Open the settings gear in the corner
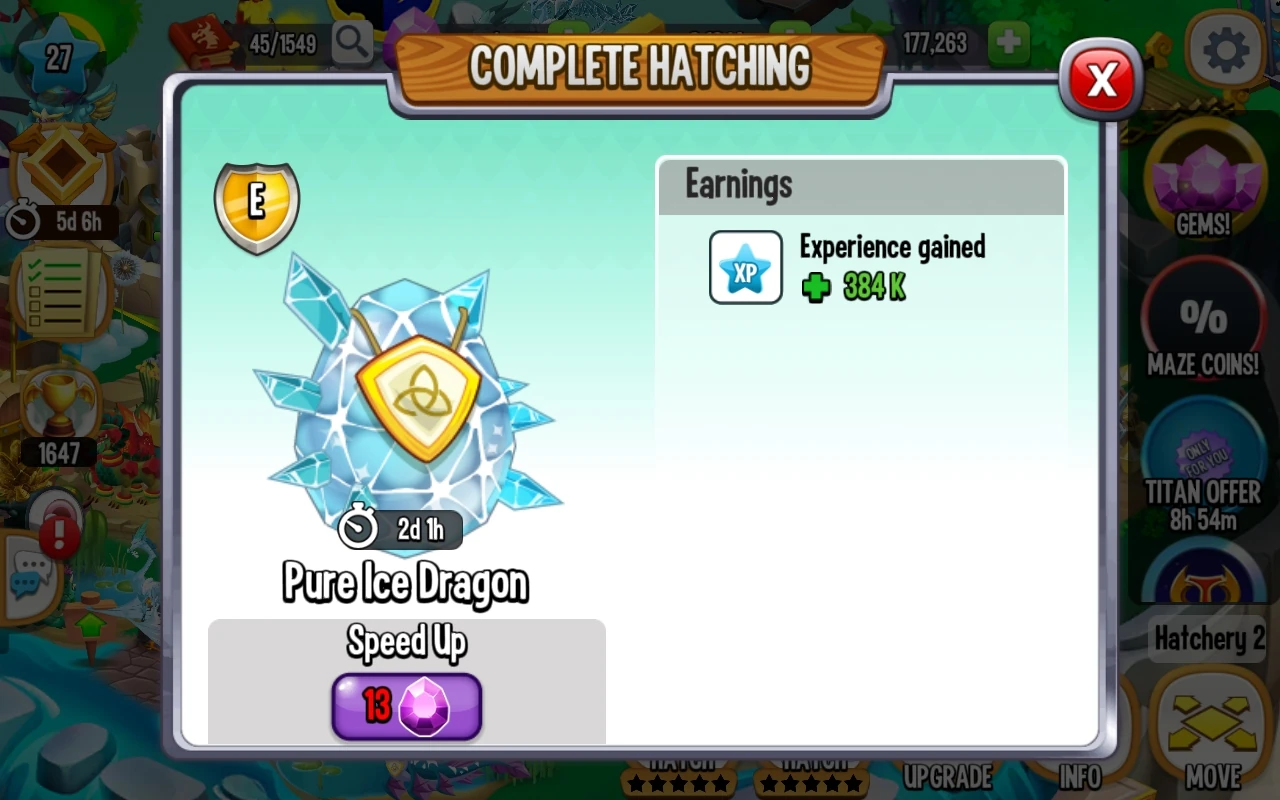 1224,50
